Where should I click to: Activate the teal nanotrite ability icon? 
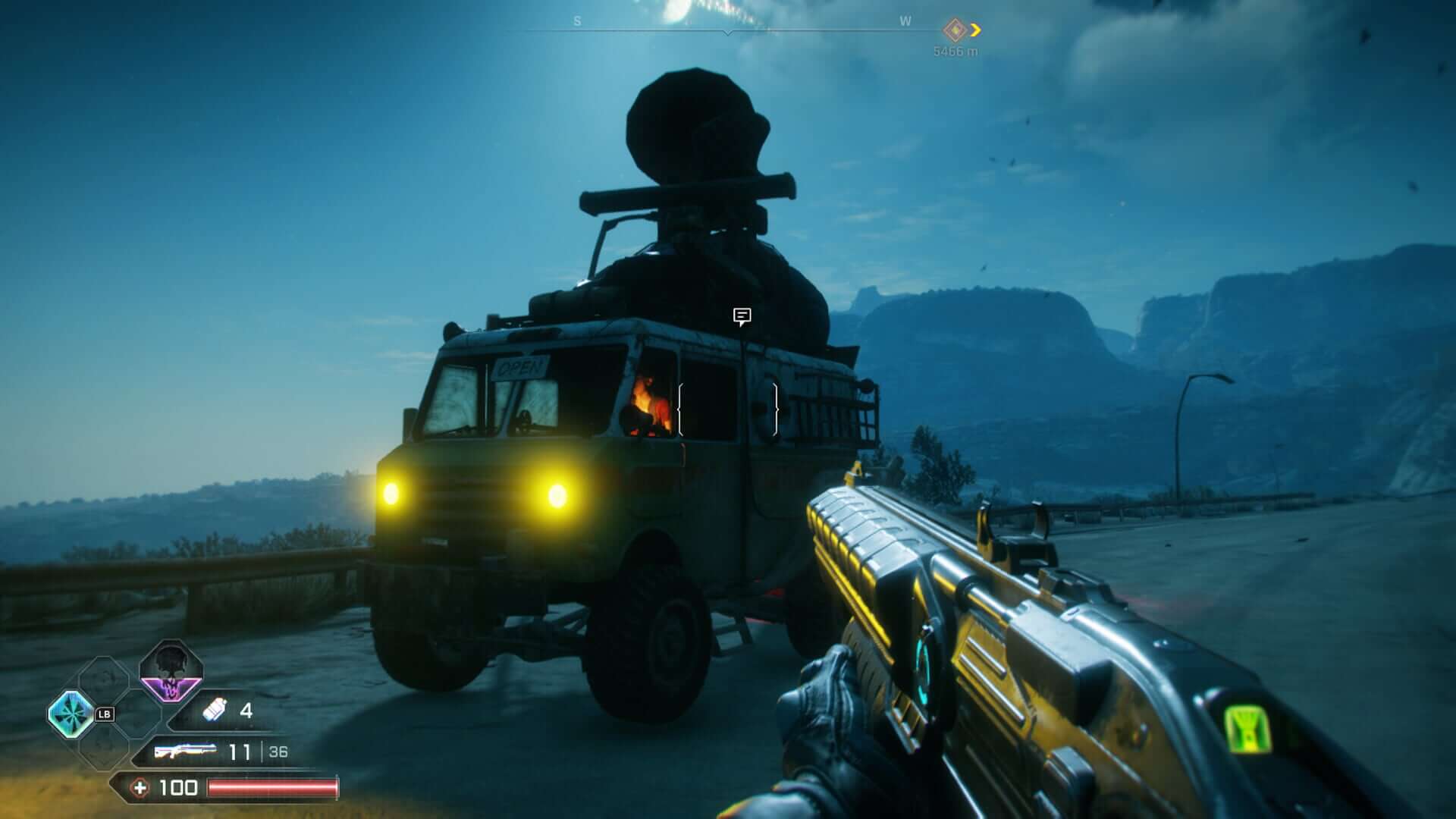(71, 714)
